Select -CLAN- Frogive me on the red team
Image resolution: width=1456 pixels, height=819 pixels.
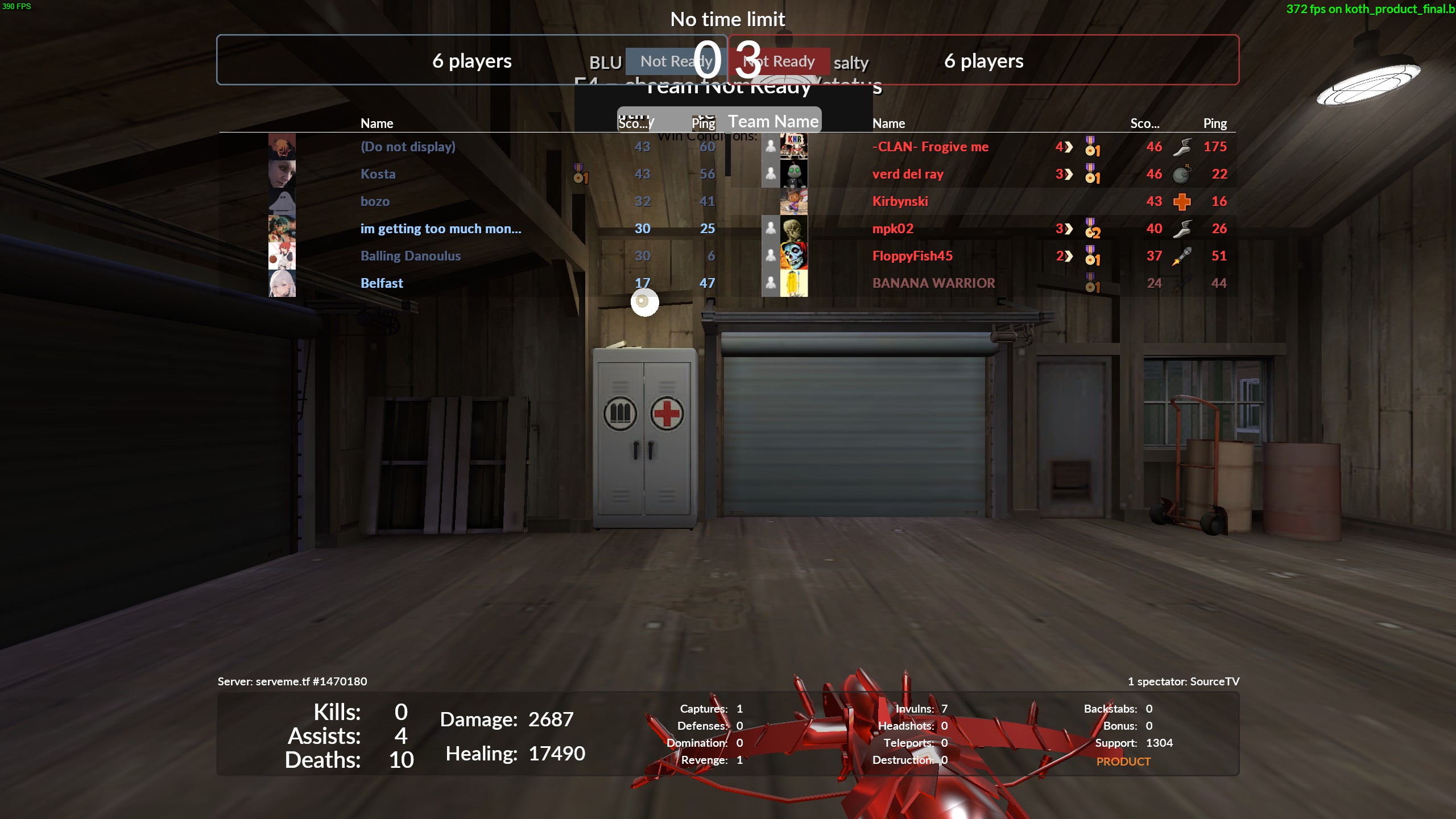point(930,147)
